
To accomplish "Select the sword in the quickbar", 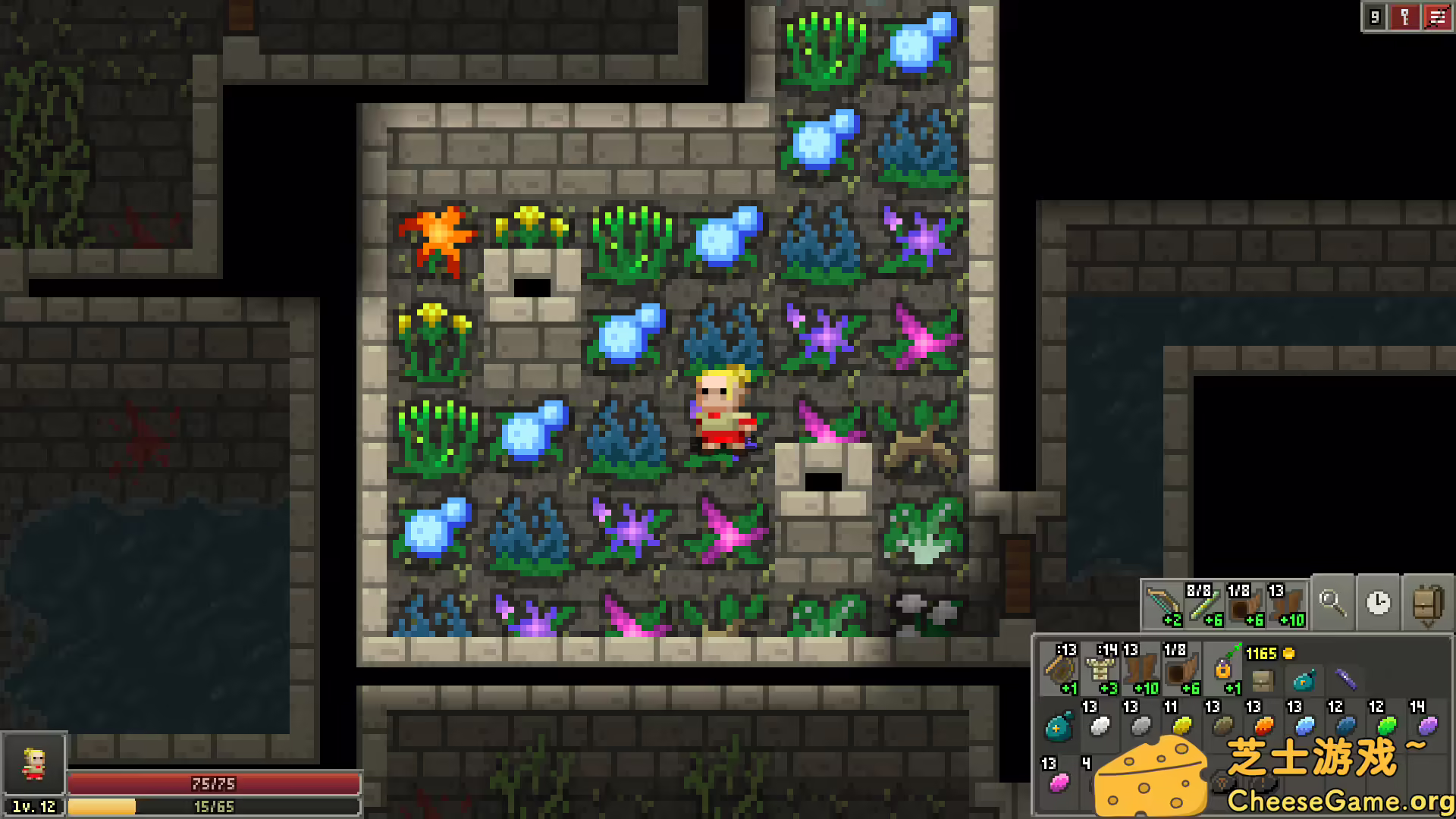I will [1163, 602].
